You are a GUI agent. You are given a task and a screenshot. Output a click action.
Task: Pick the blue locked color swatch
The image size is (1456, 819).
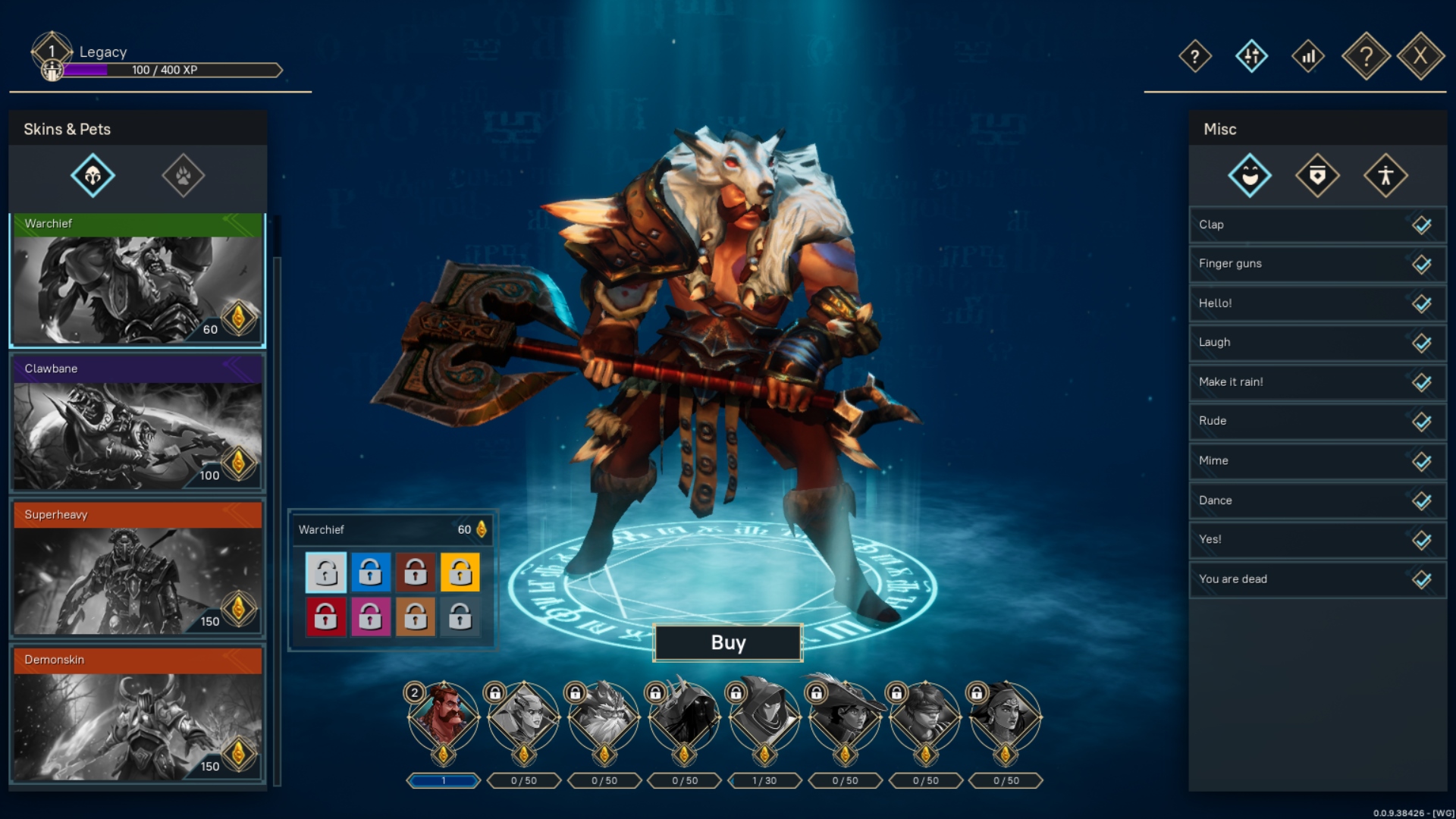tap(370, 572)
